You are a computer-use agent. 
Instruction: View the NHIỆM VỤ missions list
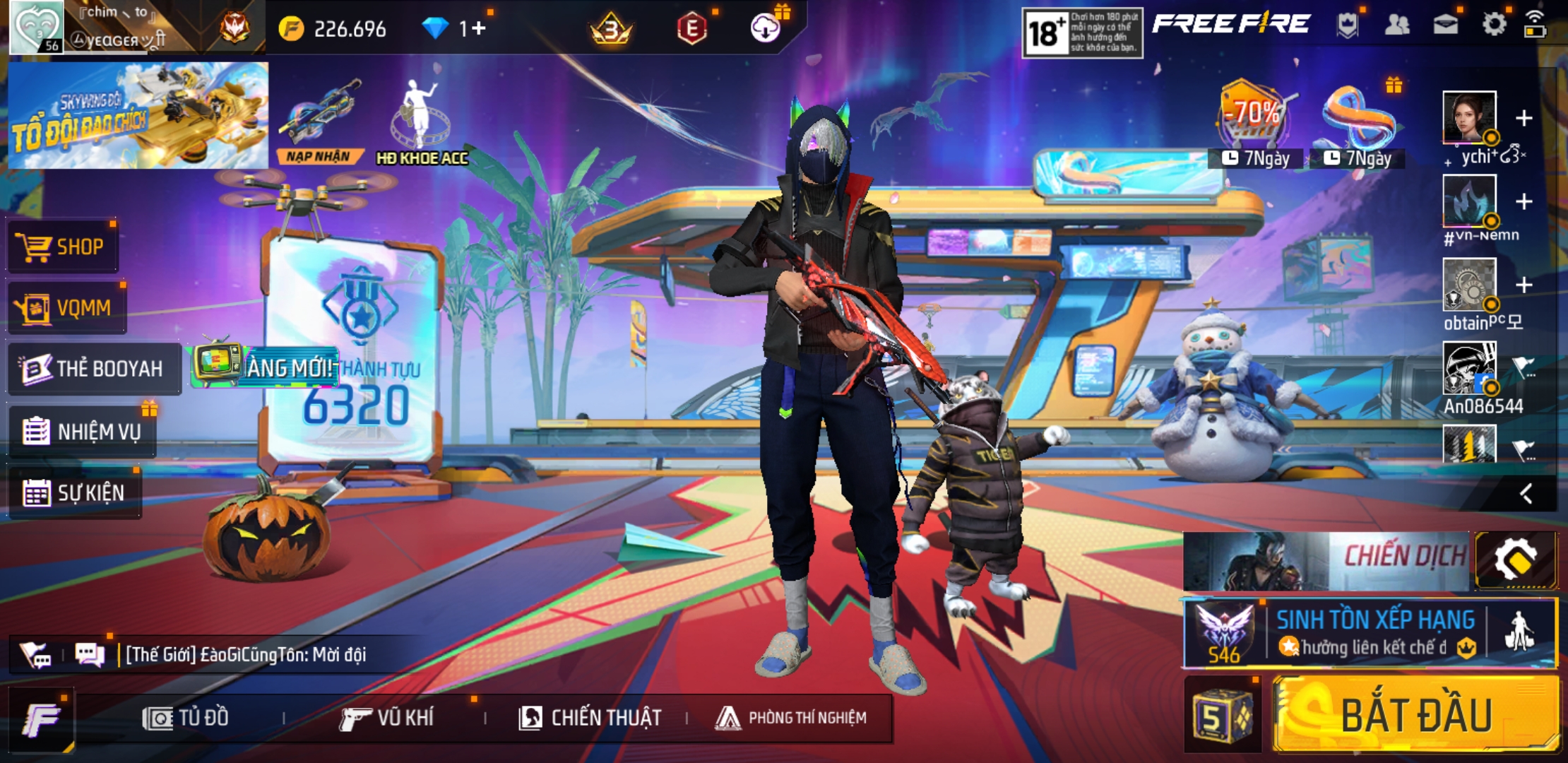[83, 431]
